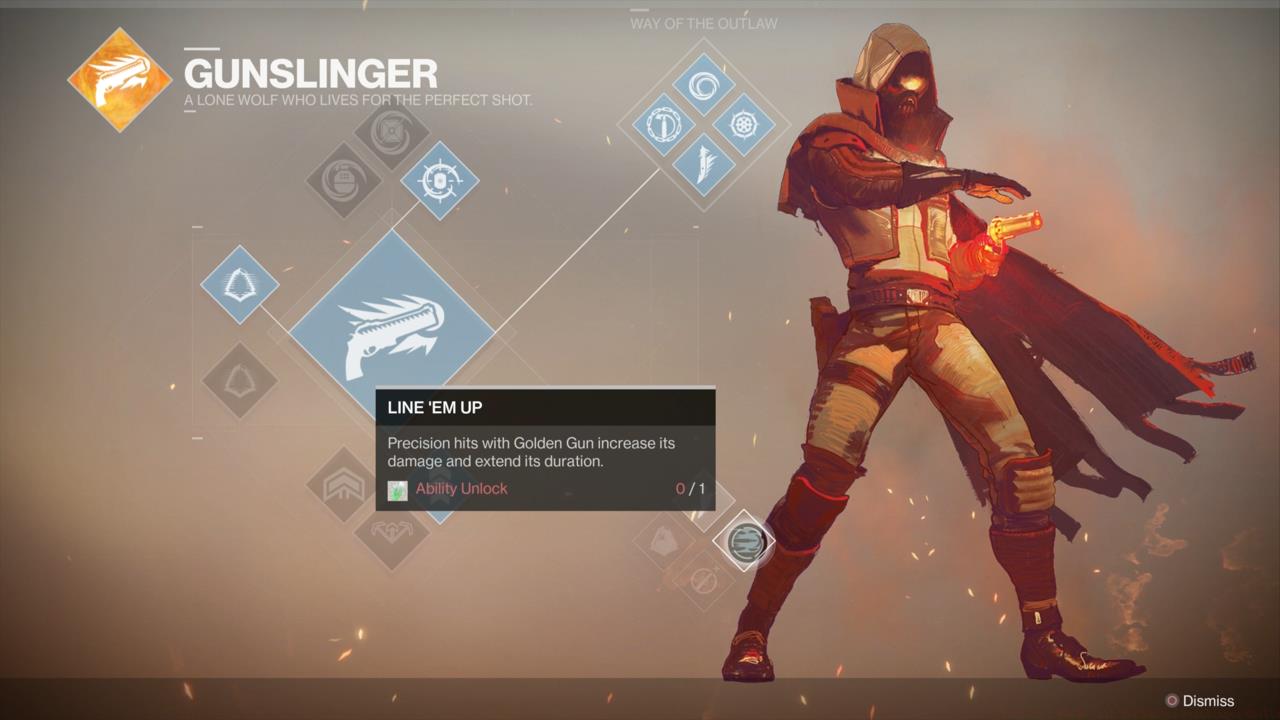Select the swirl node in Way of the Outlaw
Screen dimensions: 1280x720
tap(704, 85)
